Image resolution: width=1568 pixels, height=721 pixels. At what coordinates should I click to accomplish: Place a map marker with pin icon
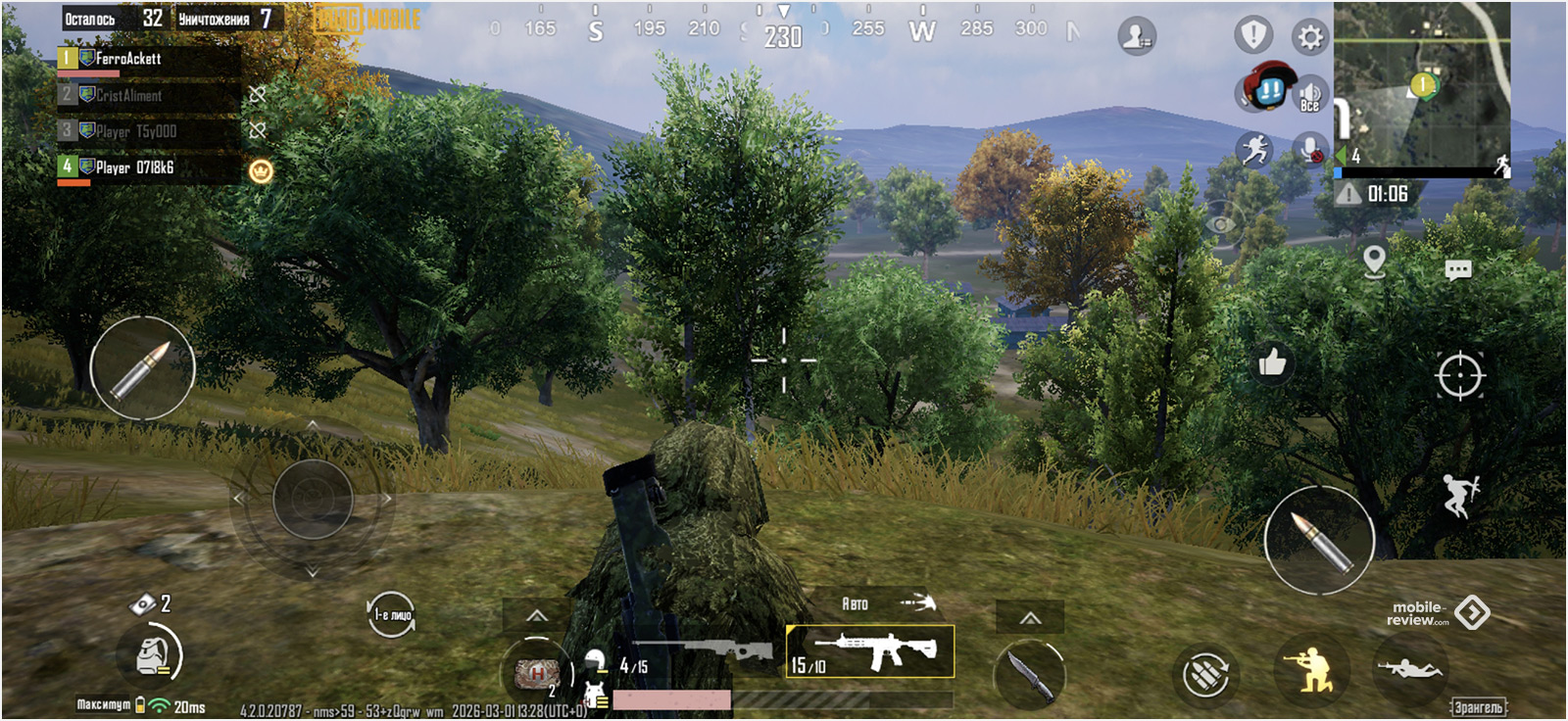(x=1374, y=261)
